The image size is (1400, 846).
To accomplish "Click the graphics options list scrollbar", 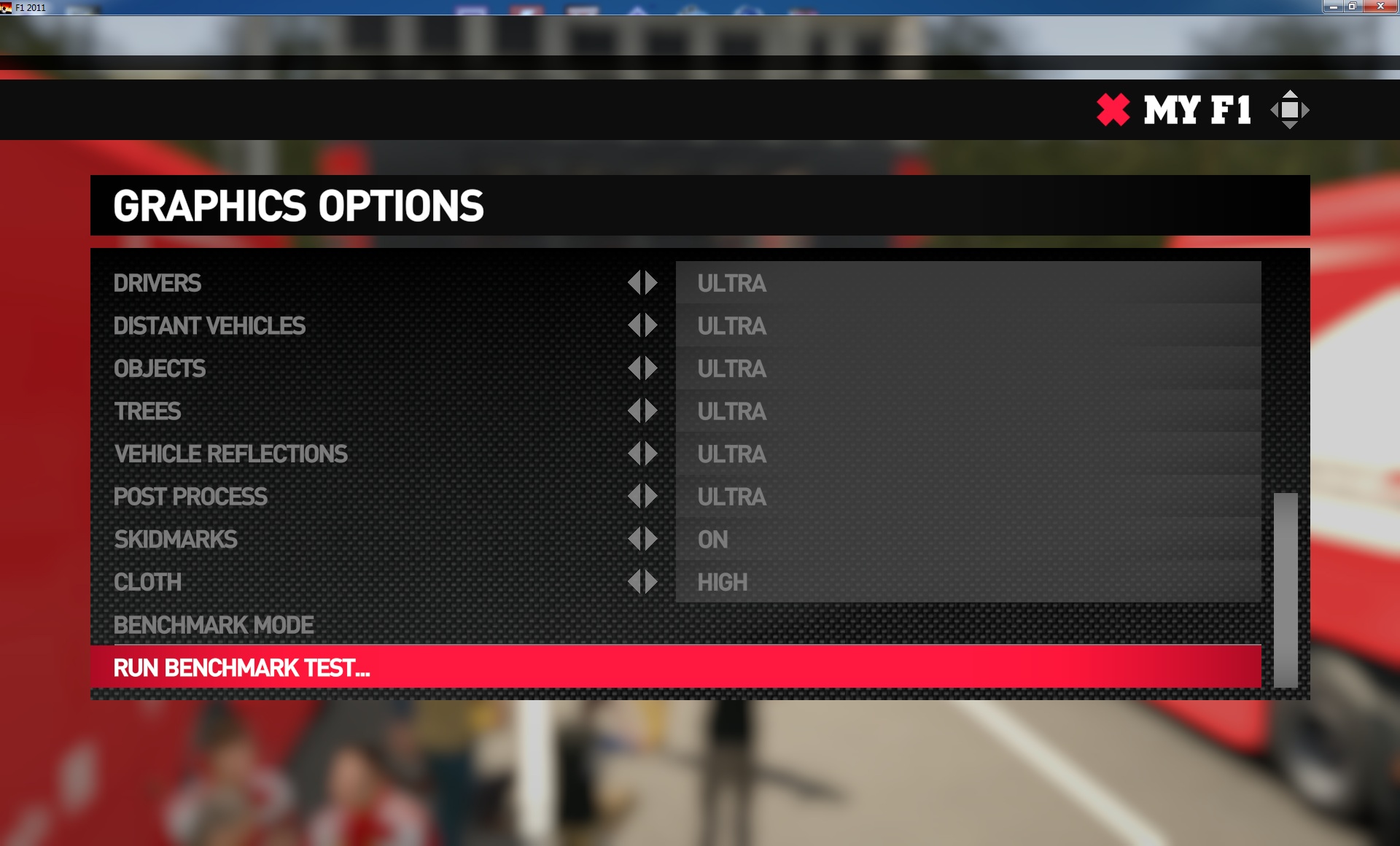I will pos(1285,589).
